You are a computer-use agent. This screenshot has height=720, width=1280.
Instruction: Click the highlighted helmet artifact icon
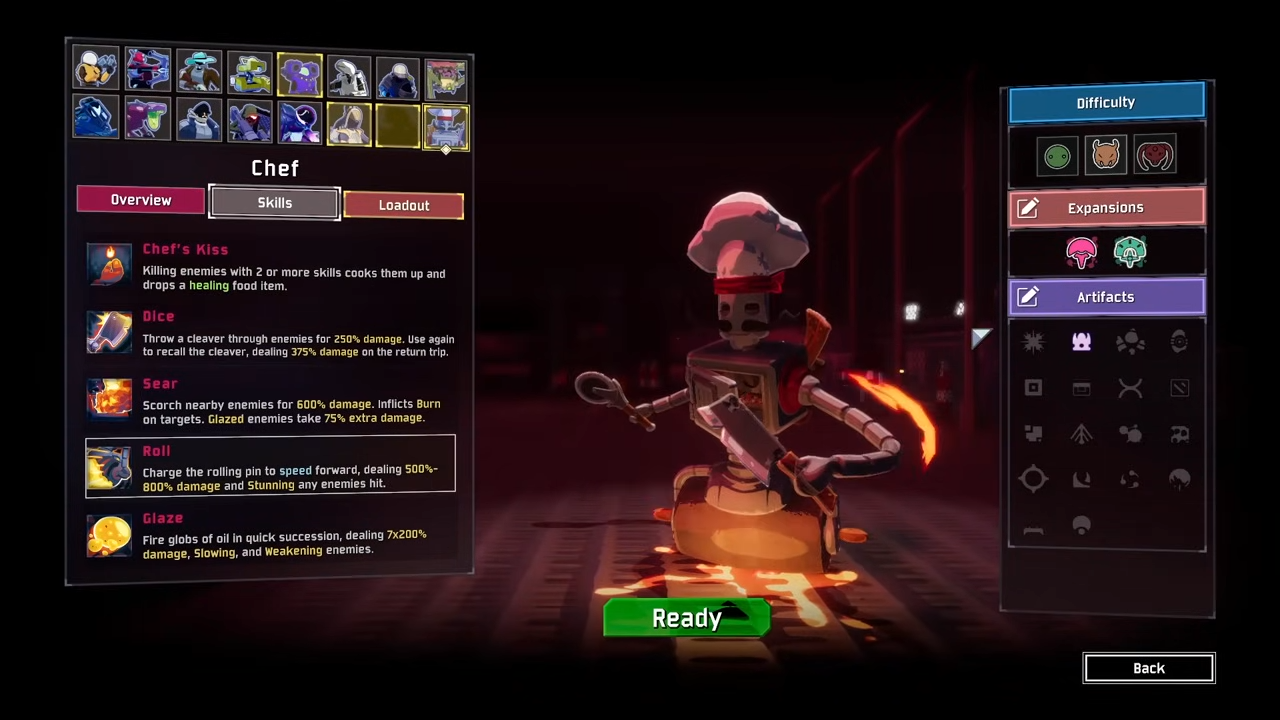[1081, 342]
